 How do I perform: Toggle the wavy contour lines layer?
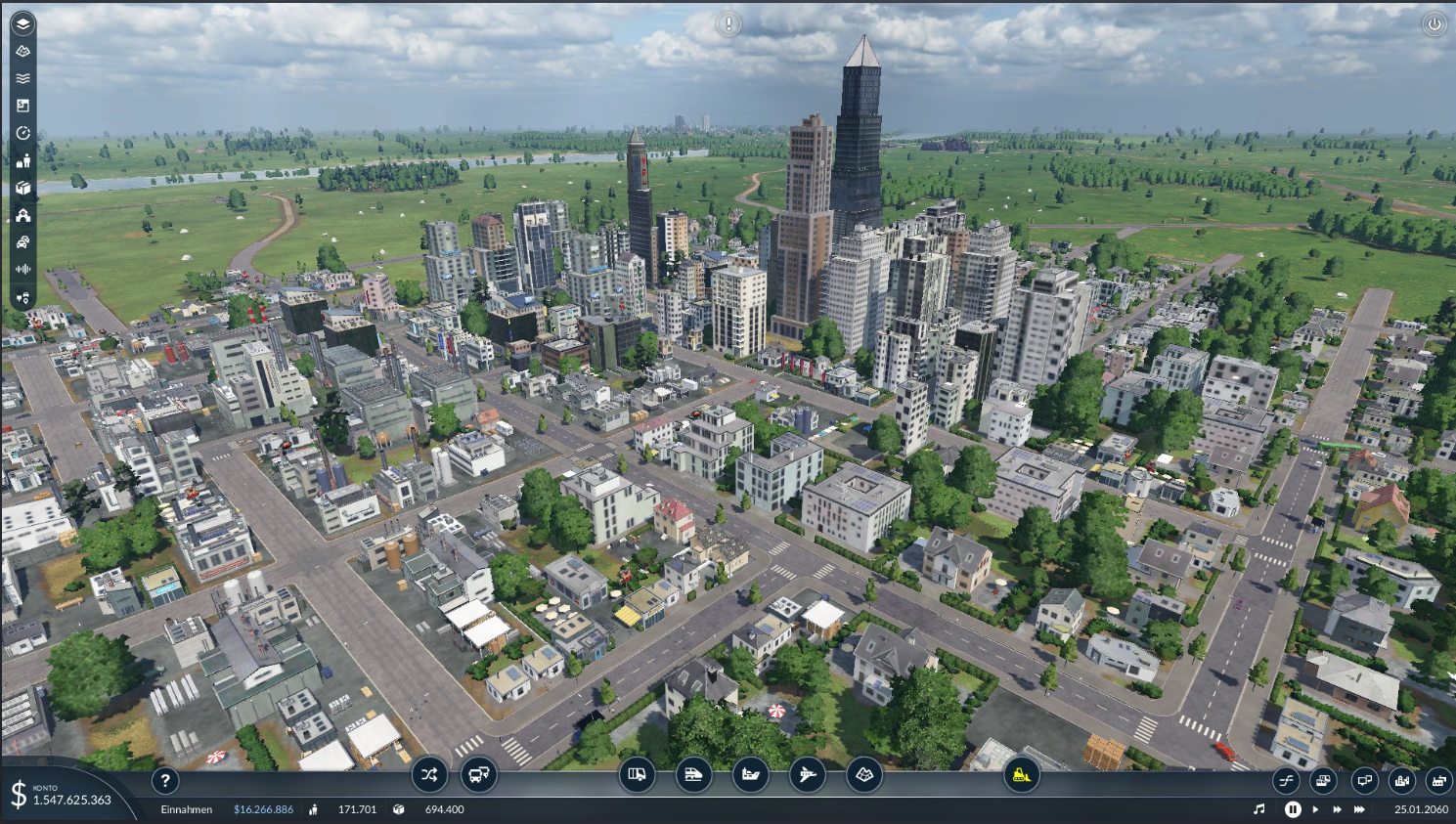click(x=23, y=78)
